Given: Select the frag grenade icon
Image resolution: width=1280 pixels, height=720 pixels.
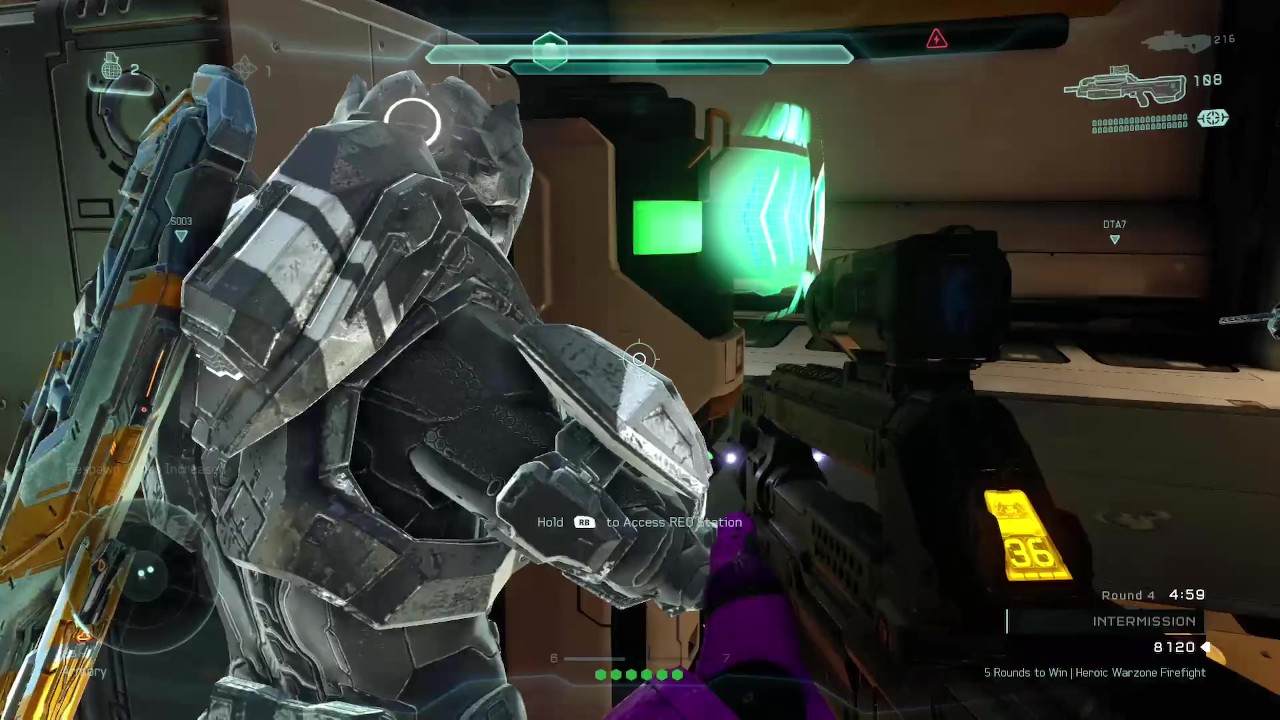Looking at the screenshot, I should point(110,68).
